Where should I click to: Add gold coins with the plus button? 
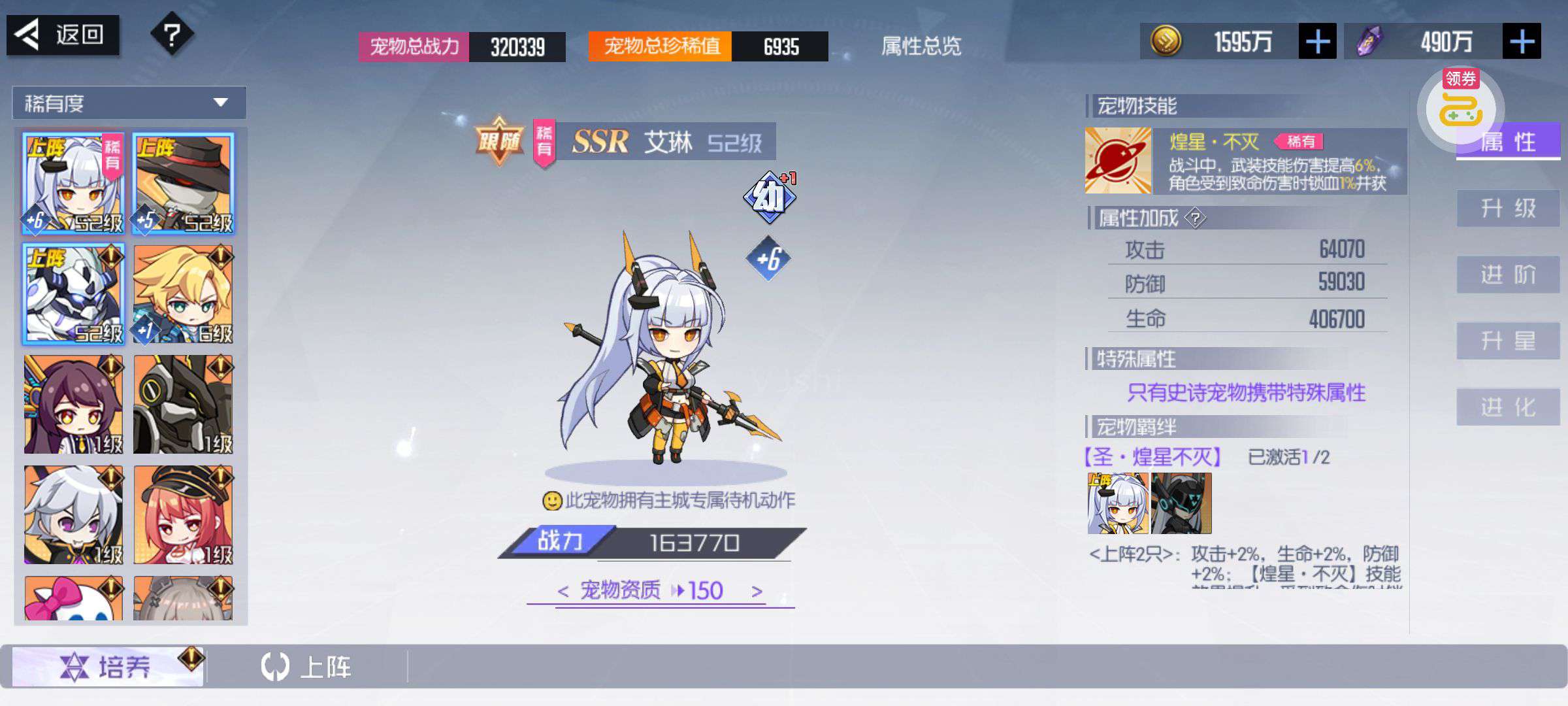pyautogui.click(x=1317, y=42)
